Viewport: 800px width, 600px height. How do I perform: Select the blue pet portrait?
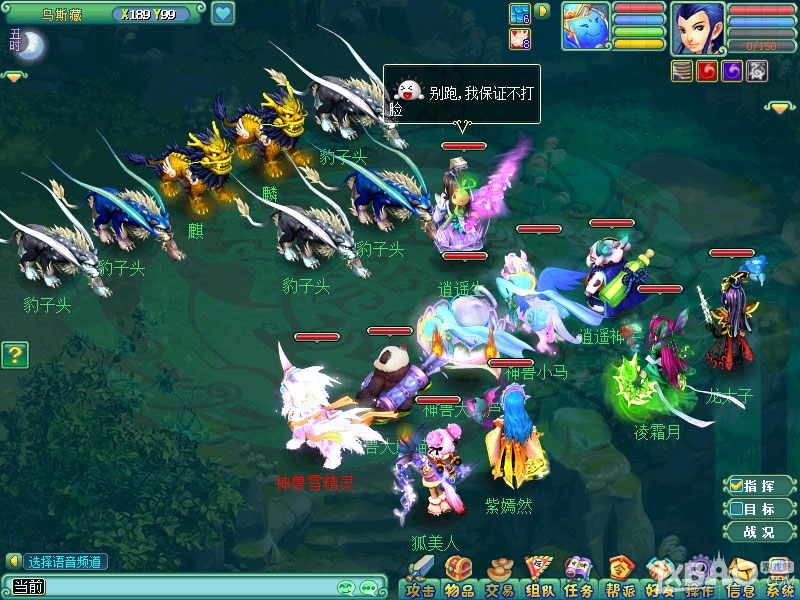[x=586, y=27]
